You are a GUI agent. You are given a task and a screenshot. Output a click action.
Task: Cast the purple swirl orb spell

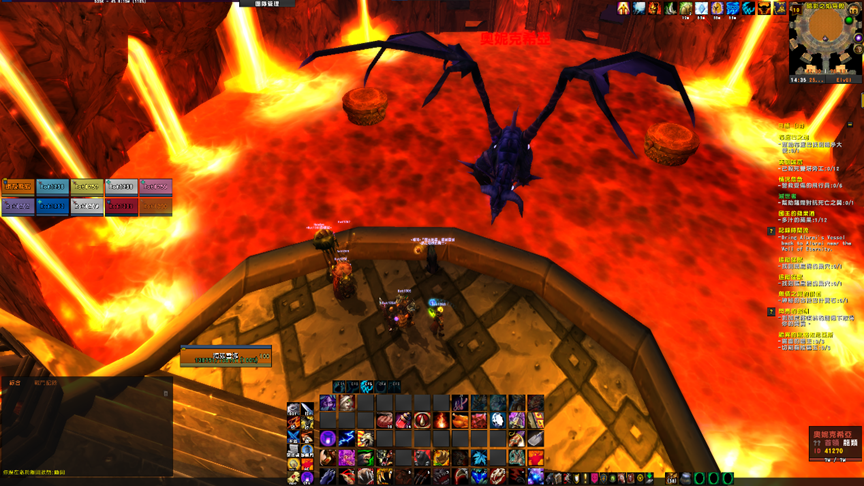(x=327, y=439)
